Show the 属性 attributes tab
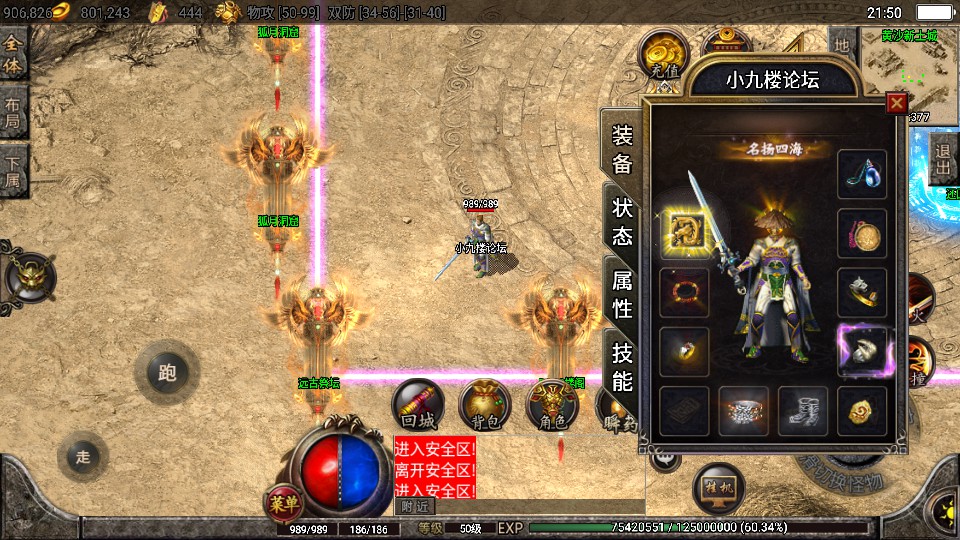The height and width of the screenshot is (540, 960). point(622,294)
